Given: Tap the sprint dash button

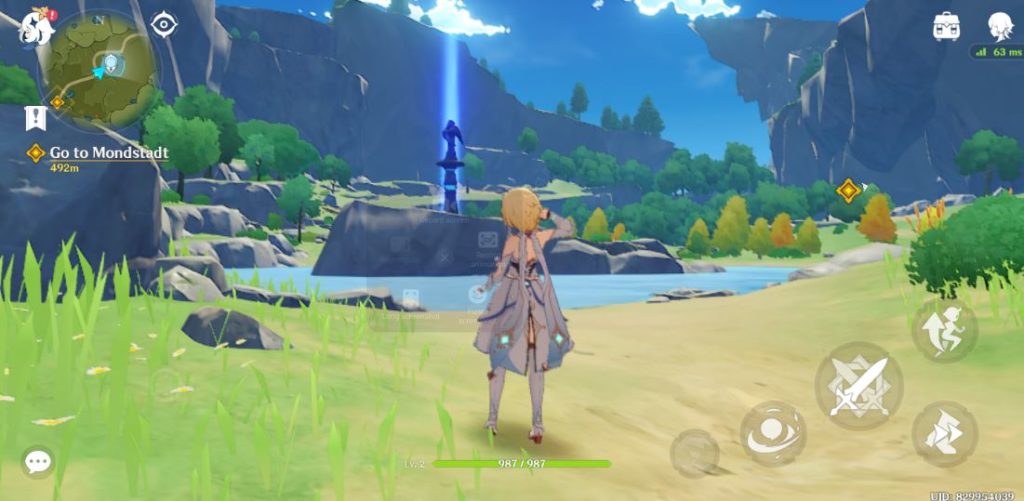Looking at the screenshot, I should click(944, 330).
